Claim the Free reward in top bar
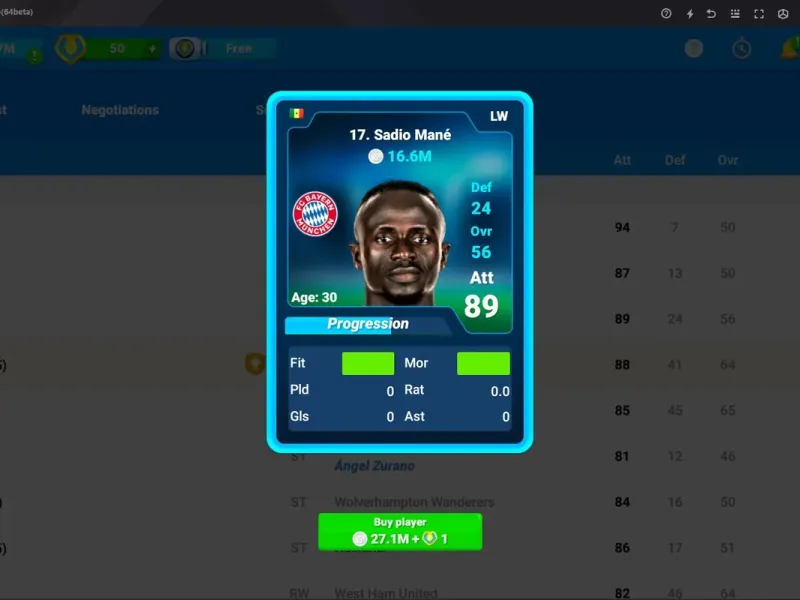Image resolution: width=800 pixels, height=600 pixels. [238, 49]
